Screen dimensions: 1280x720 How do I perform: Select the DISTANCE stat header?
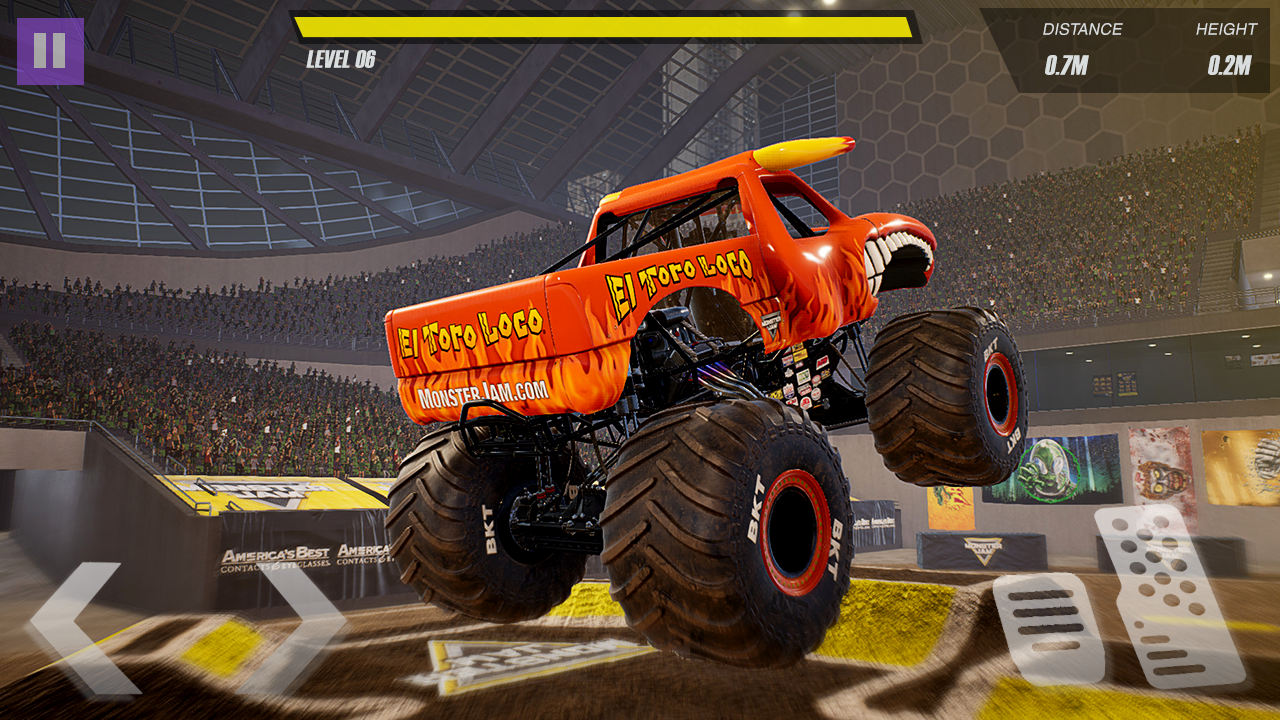[x=1080, y=30]
